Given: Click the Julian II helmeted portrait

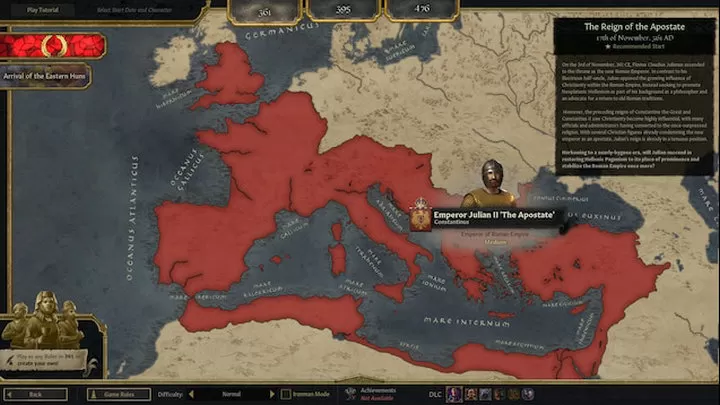Looking at the screenshot, I should pyautogui.click(x=491, y=182).
